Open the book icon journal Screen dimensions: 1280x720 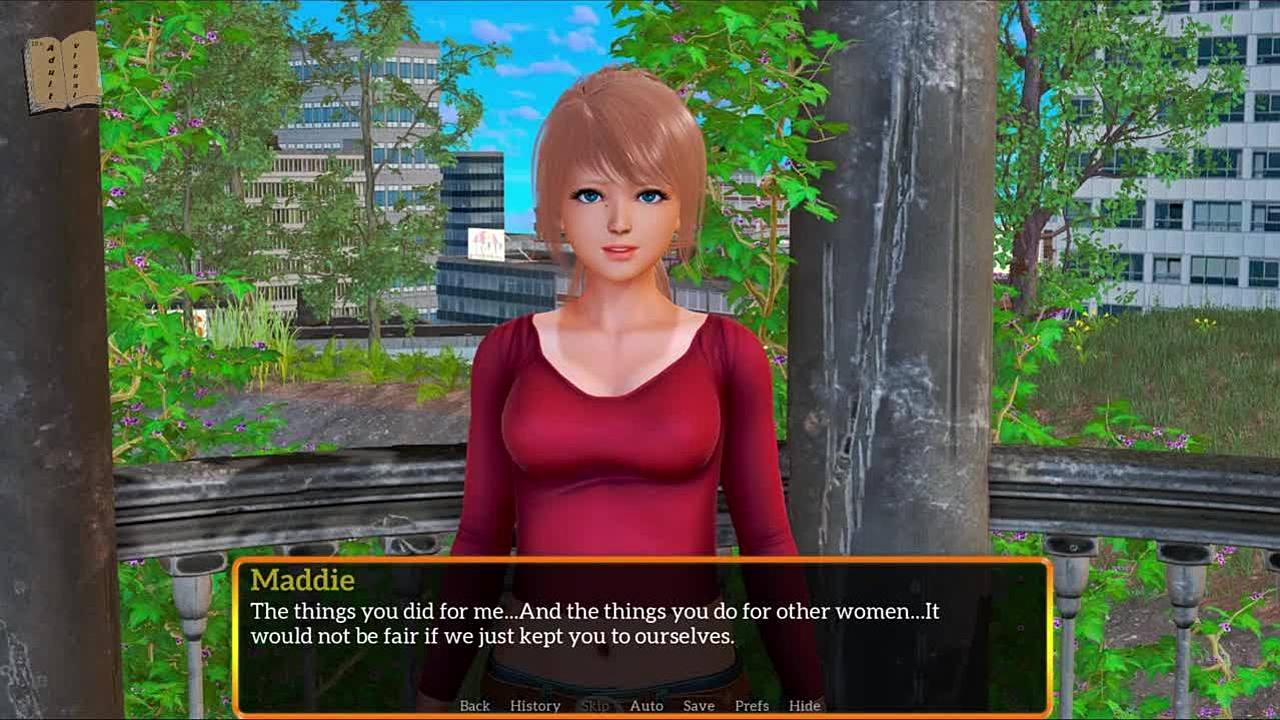[x=62, y=71]
